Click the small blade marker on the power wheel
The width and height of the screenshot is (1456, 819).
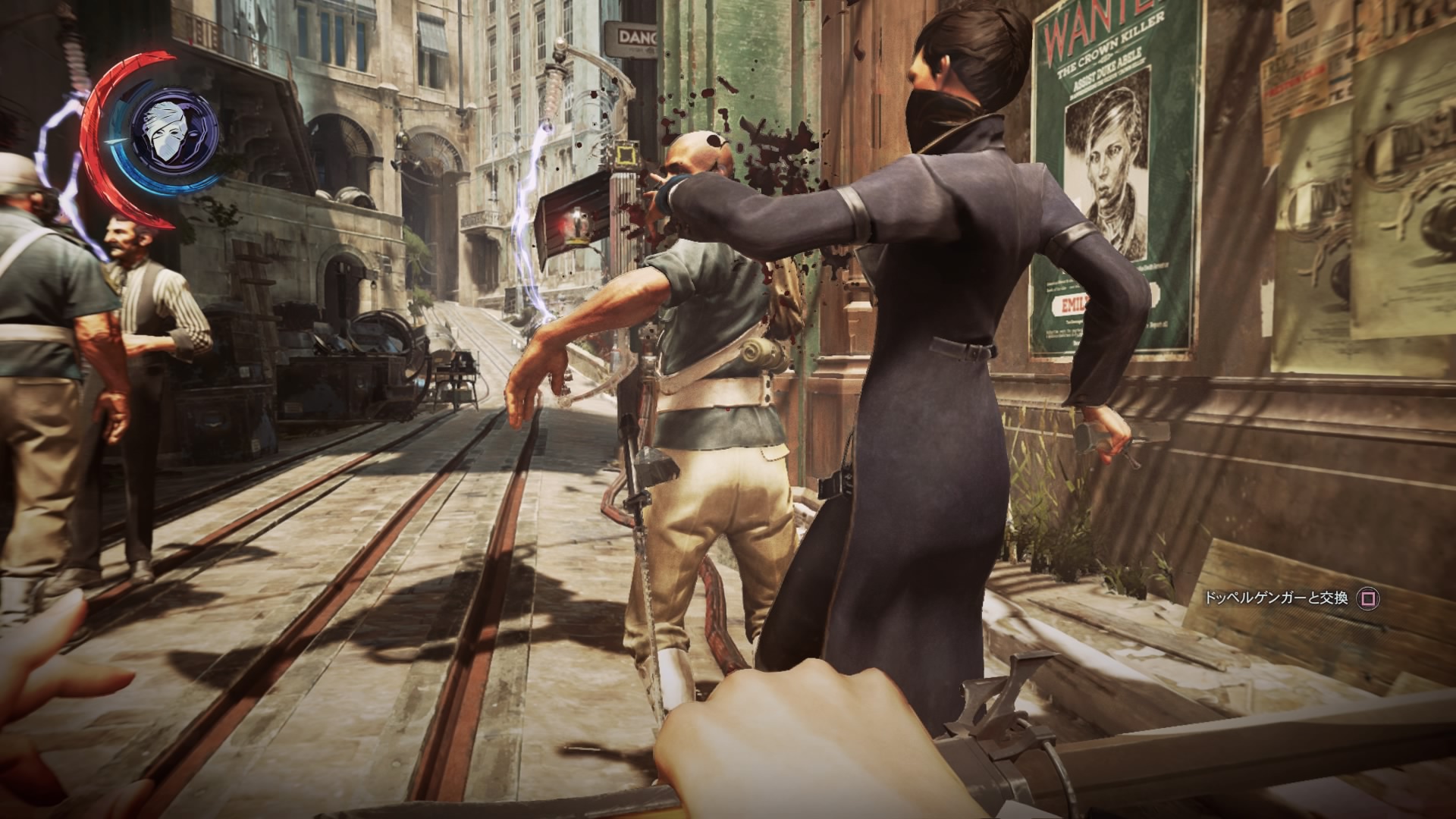(117, 142)
